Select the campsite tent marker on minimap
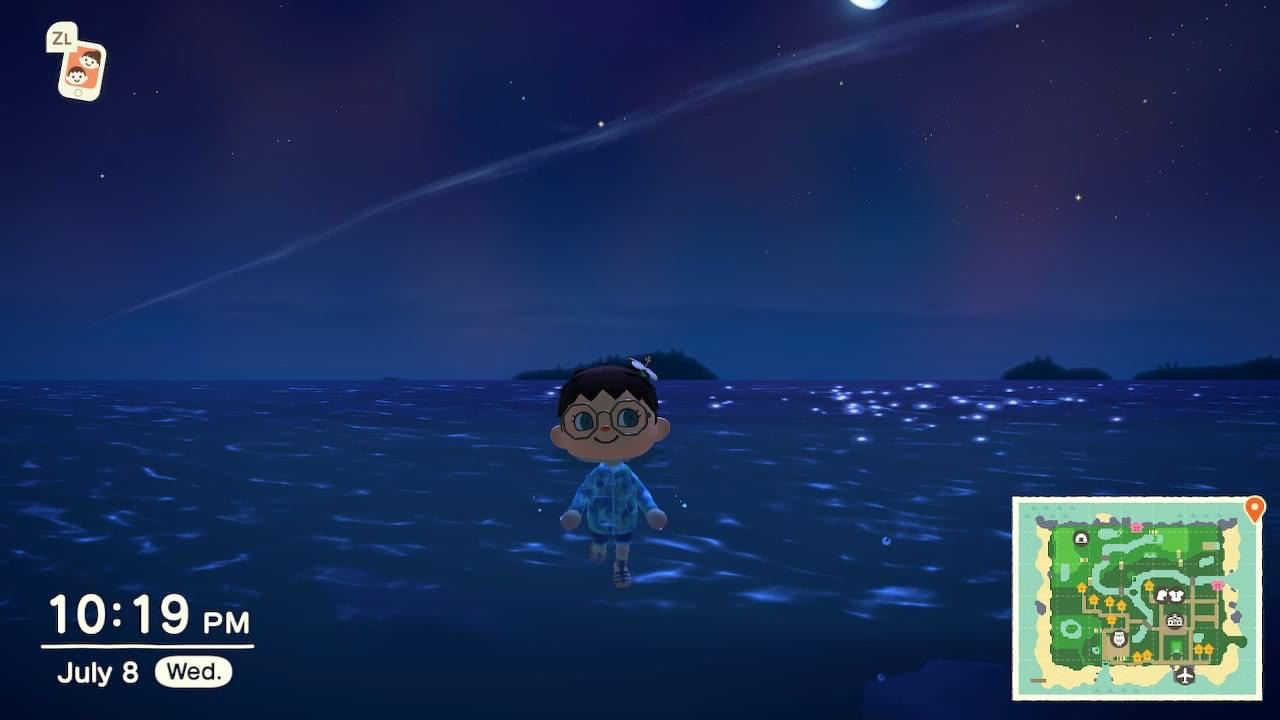 click(1080, 538)
